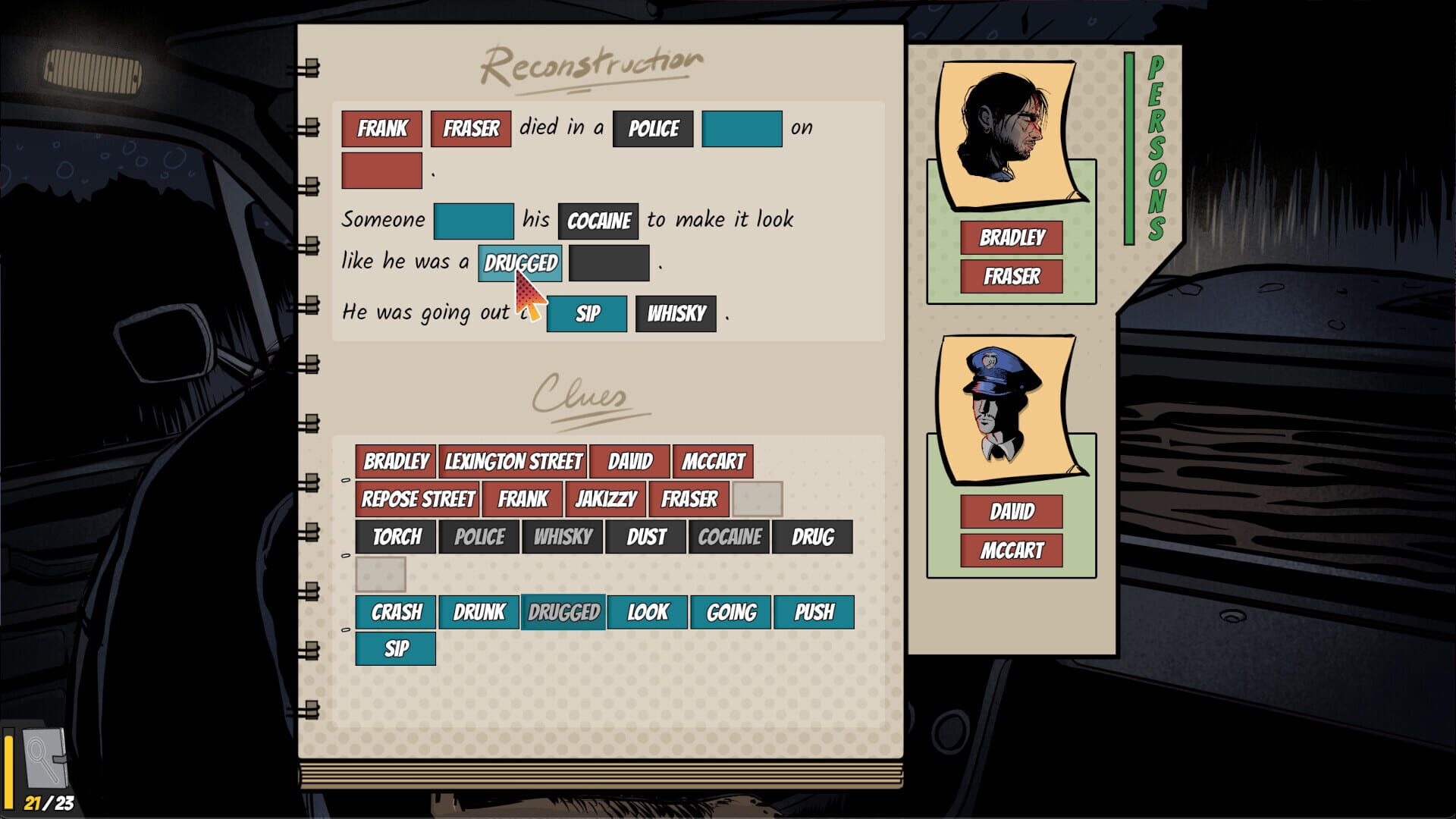Select the PUSH word tile
Screen dimensions: 1456x819
click(813, 611)
